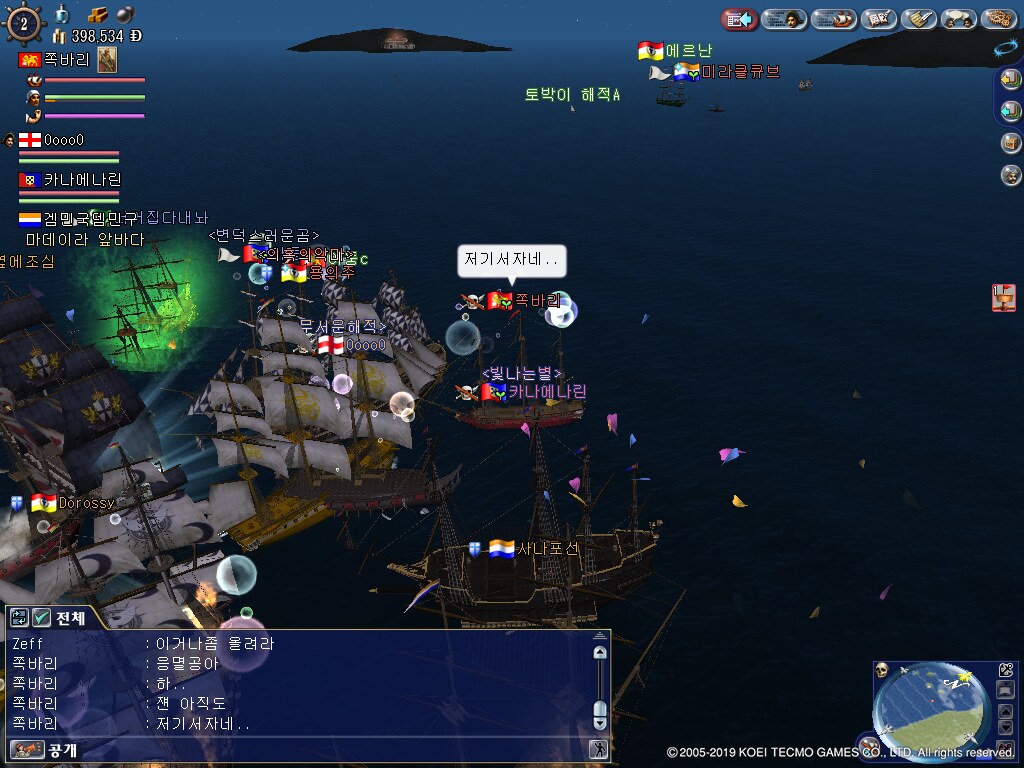1024x768 pixels.
Task: Click the bearded sailor face icon
Action: pos(1011,175)
